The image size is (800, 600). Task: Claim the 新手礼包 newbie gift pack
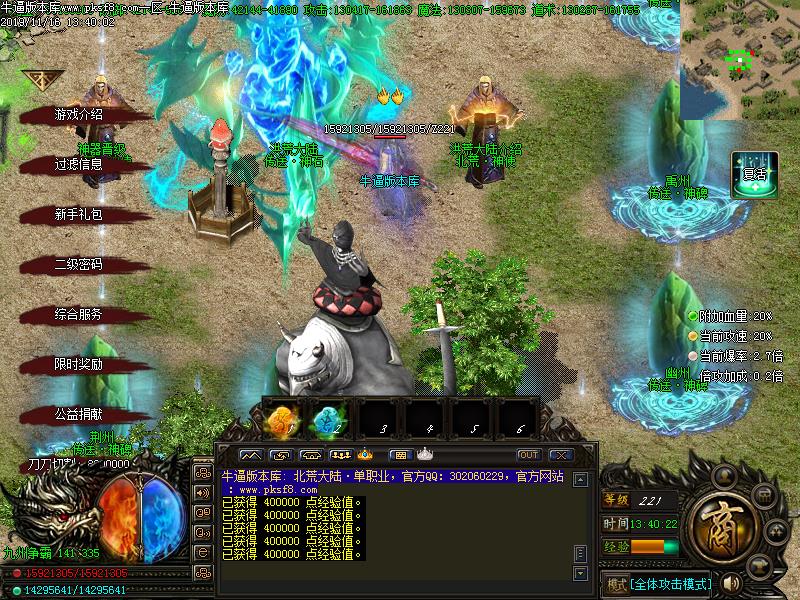tap(78, 214)
